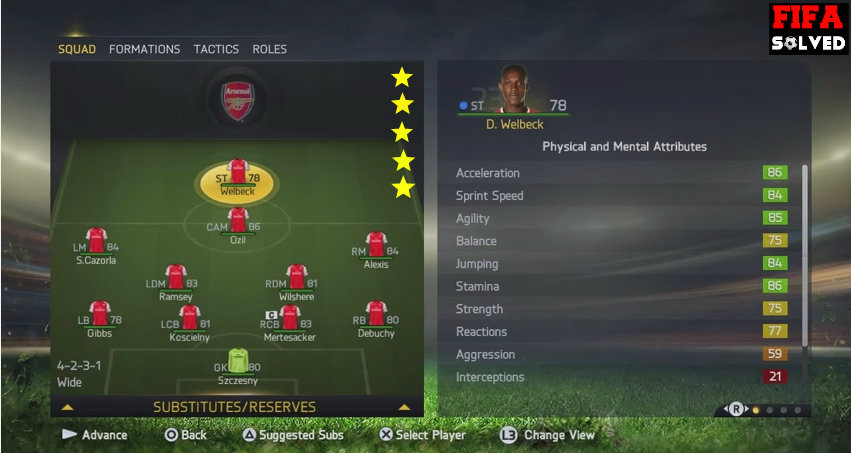Click the Squad tab

tap(77, 49)
